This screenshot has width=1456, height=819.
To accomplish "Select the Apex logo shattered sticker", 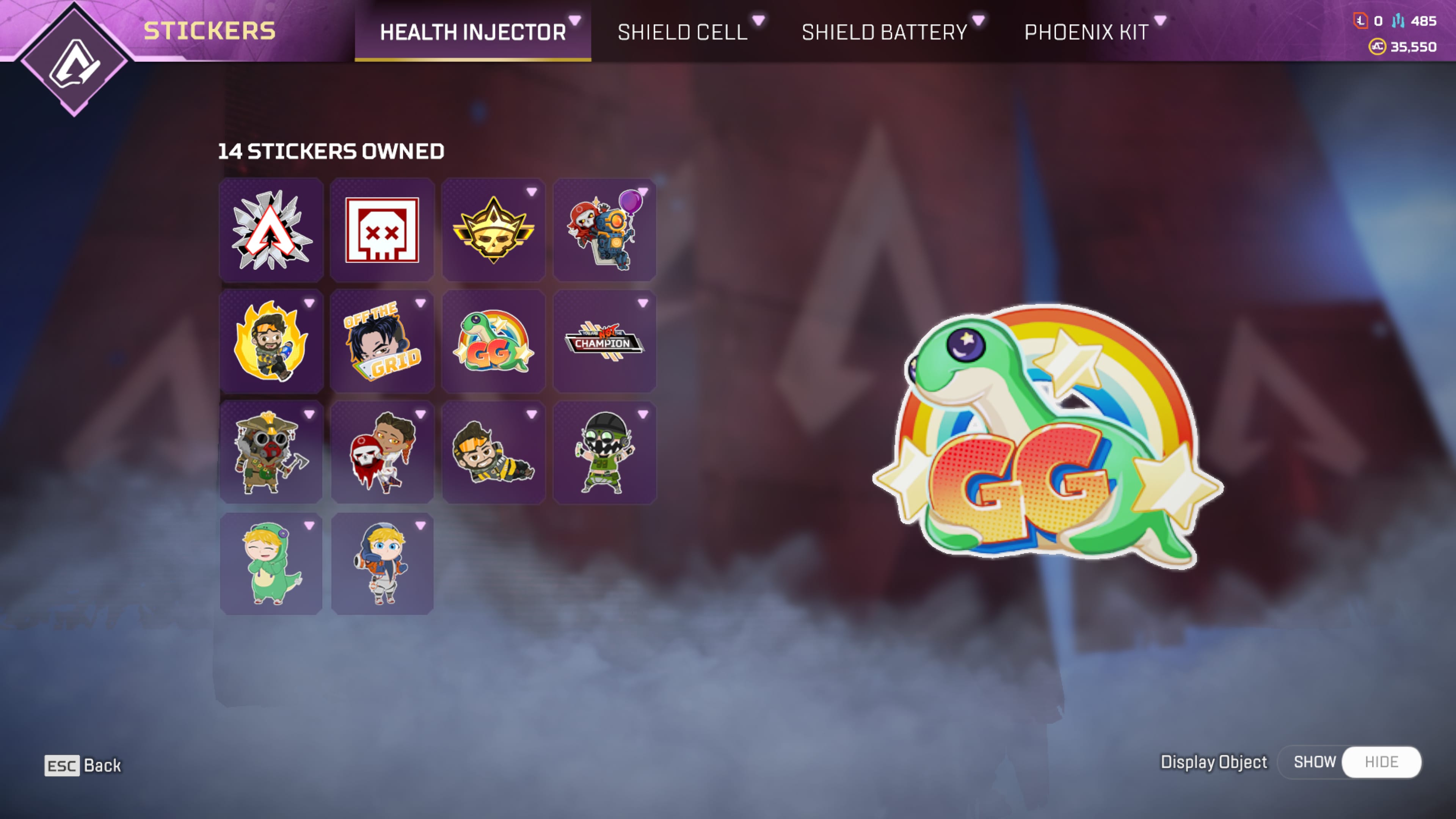I will point(271,230).
